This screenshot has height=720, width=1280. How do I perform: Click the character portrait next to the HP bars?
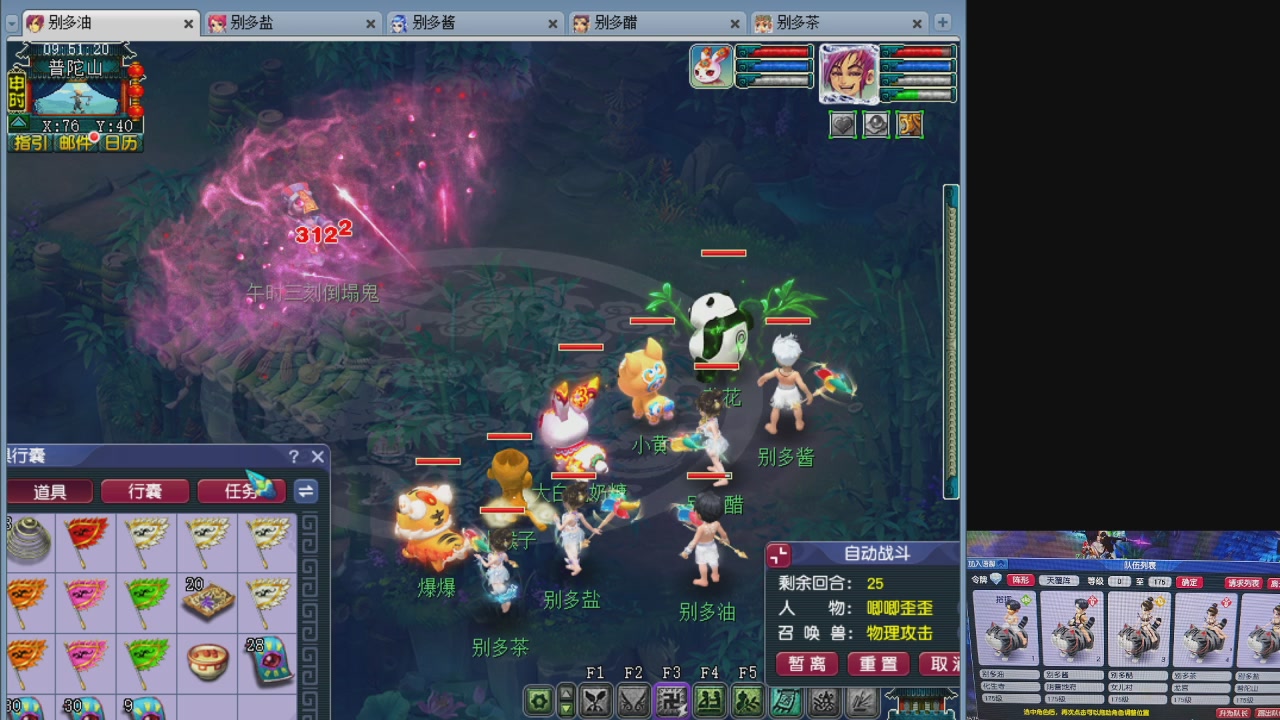[848, 75]
